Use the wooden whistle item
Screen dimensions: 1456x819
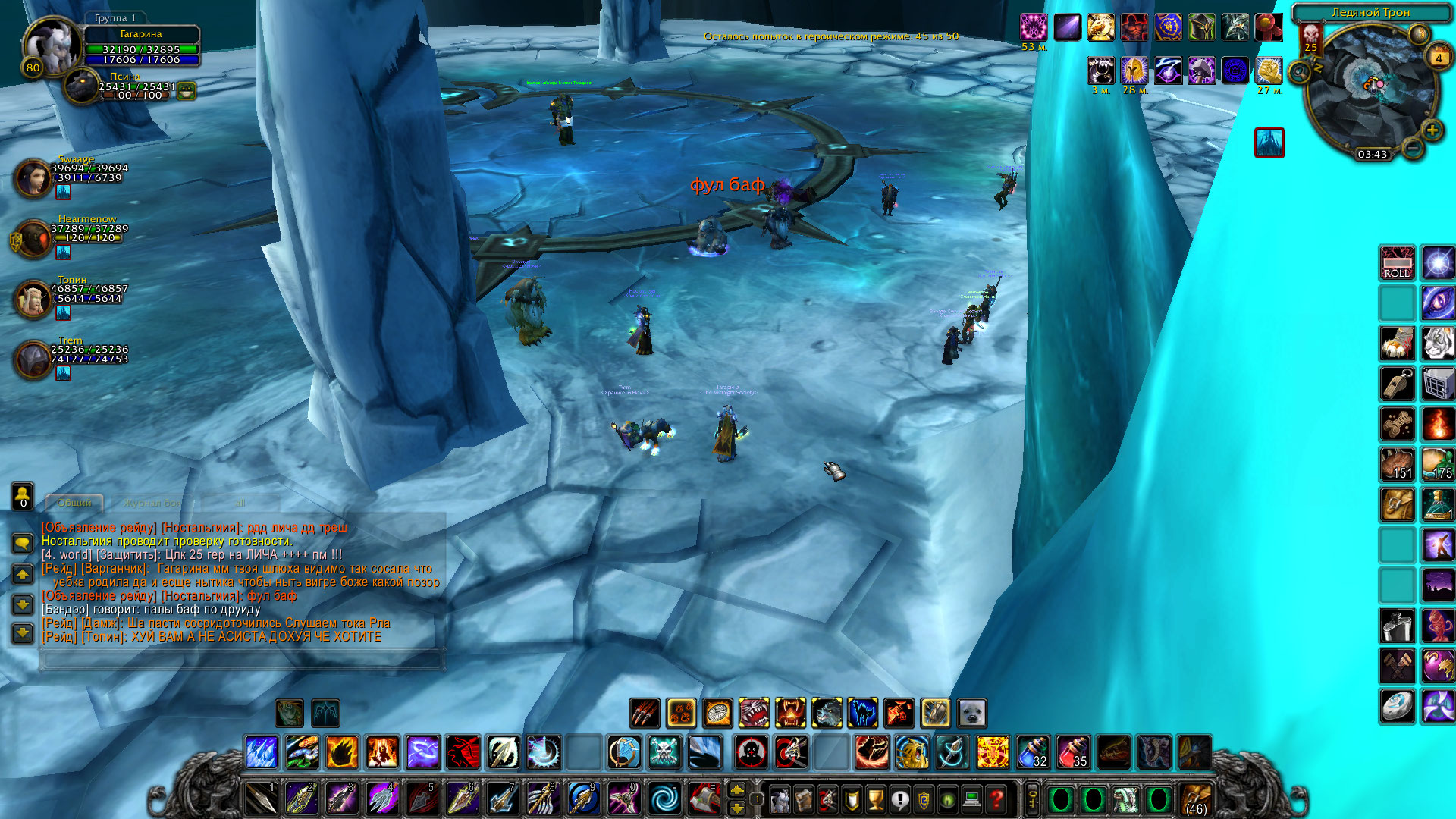(x=1397, y=384)
